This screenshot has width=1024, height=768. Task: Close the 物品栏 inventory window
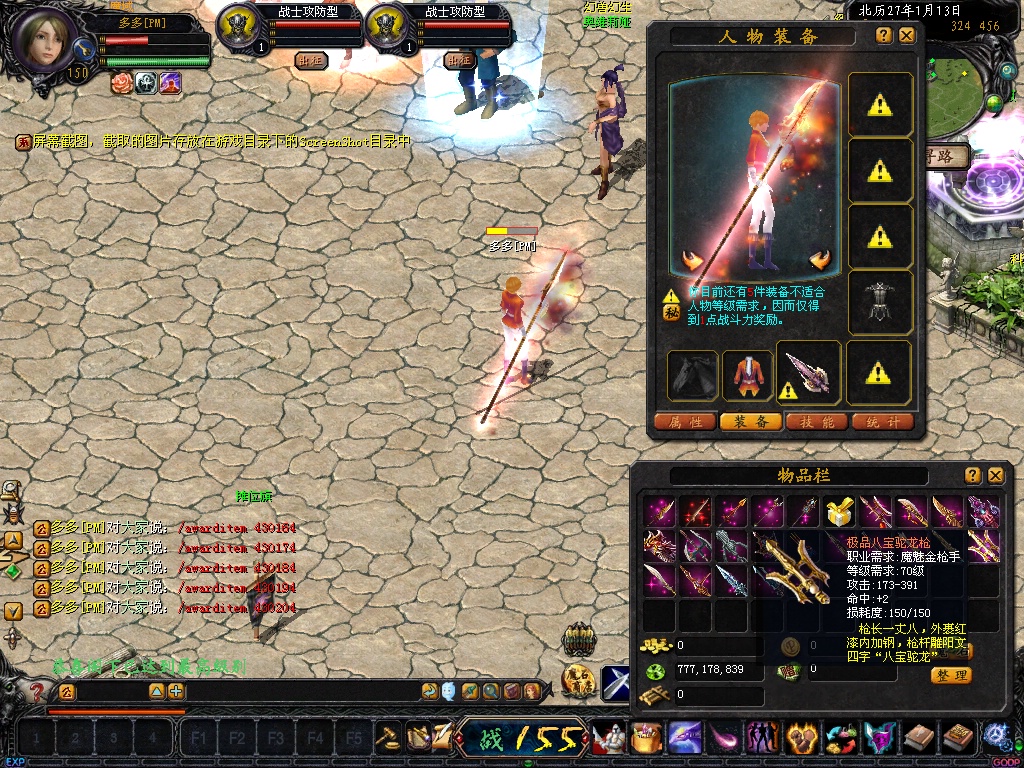[995, 476]
